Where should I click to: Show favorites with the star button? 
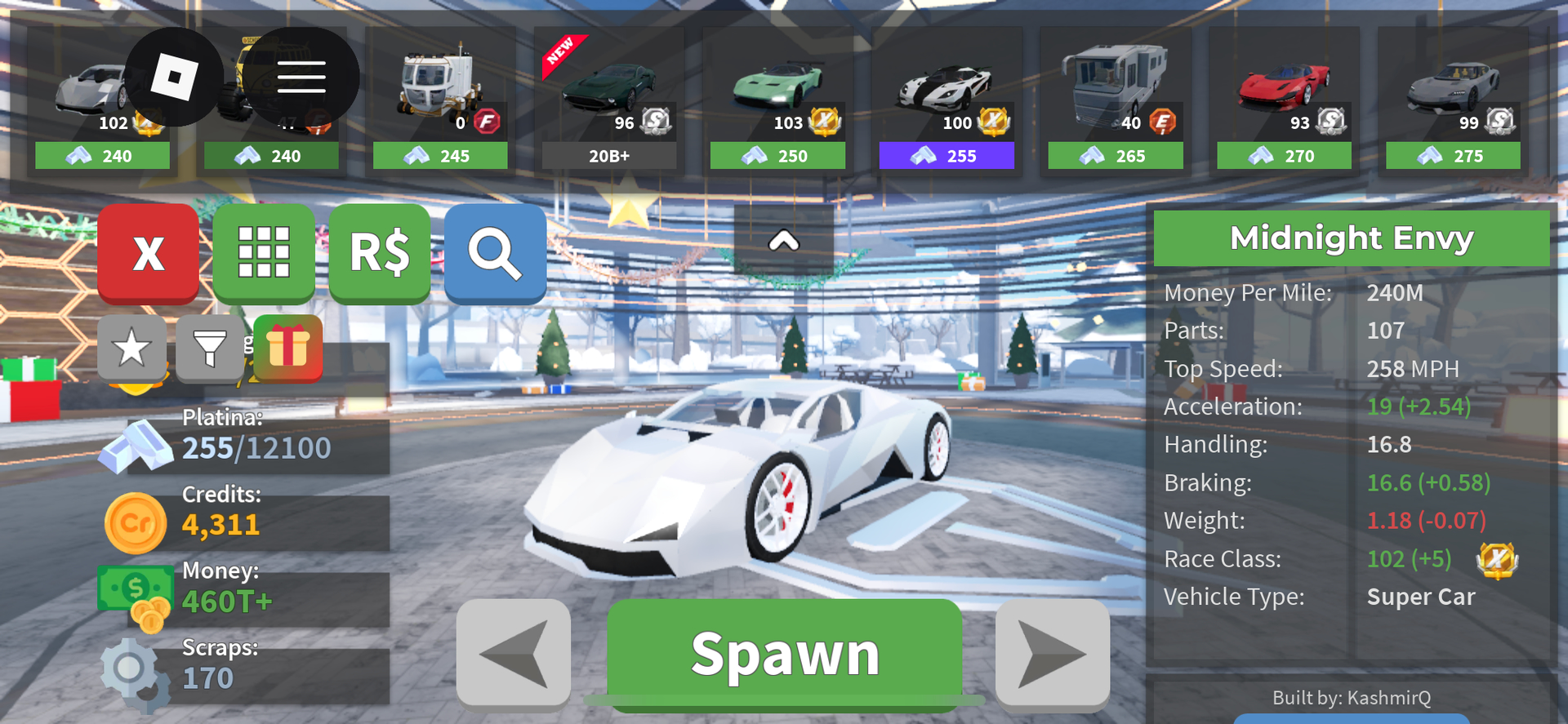[131, 349]
